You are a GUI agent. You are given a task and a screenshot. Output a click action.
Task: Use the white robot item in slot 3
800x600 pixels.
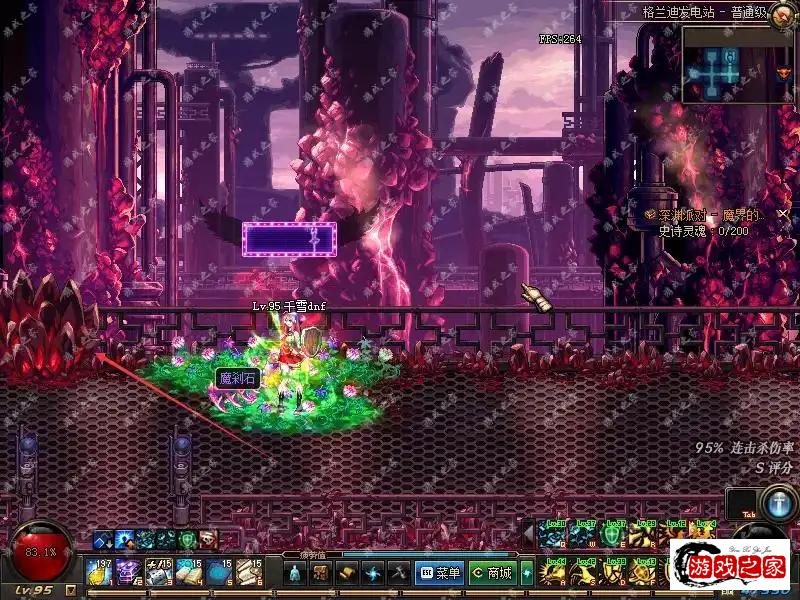[x=160, y=572]
